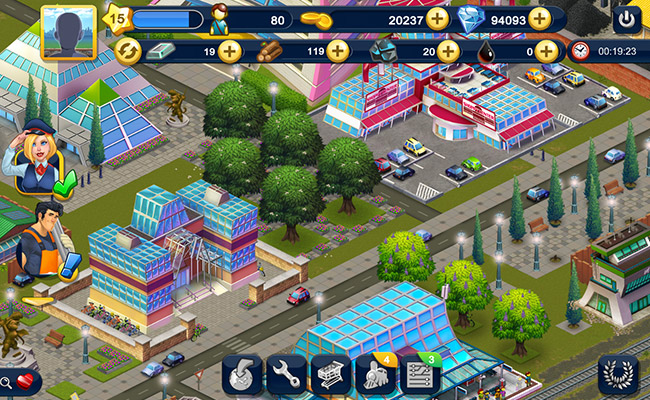Click the resource exchange arrows icon
Viewport: 650px width, 400px height.
pyautogui.click(x=129, y=51)
